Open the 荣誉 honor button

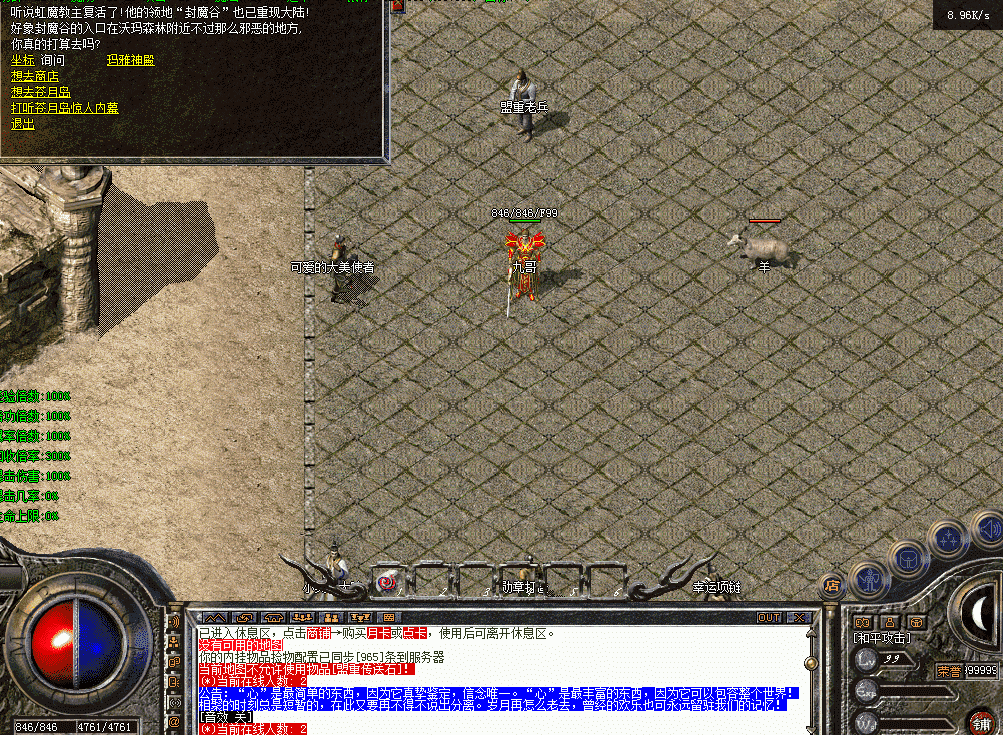pos(947,671)
